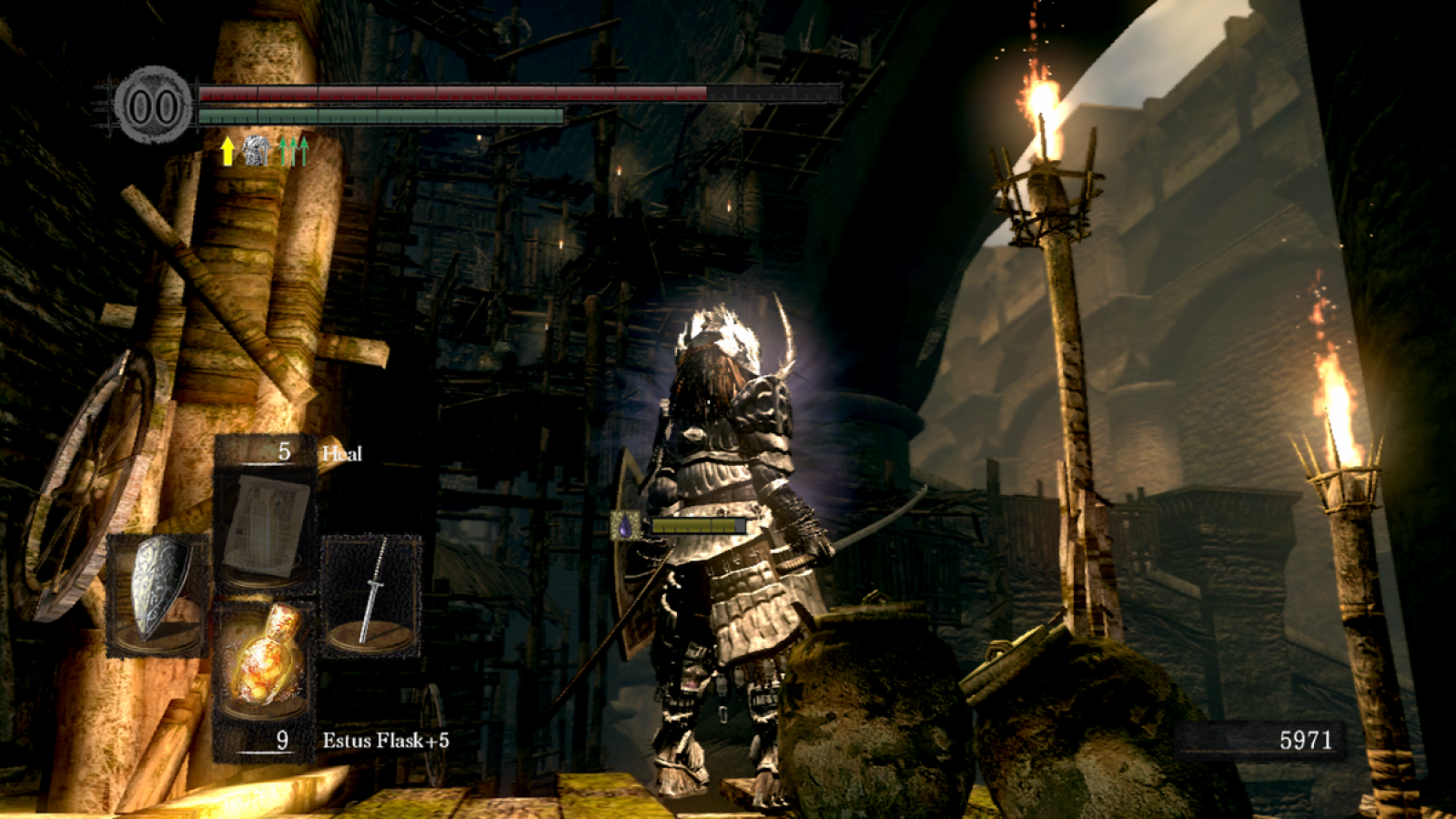Click the green arrows status buff icon
Image resolution: width=1456 pixels, height=819 pixels.
coord(293,151)
